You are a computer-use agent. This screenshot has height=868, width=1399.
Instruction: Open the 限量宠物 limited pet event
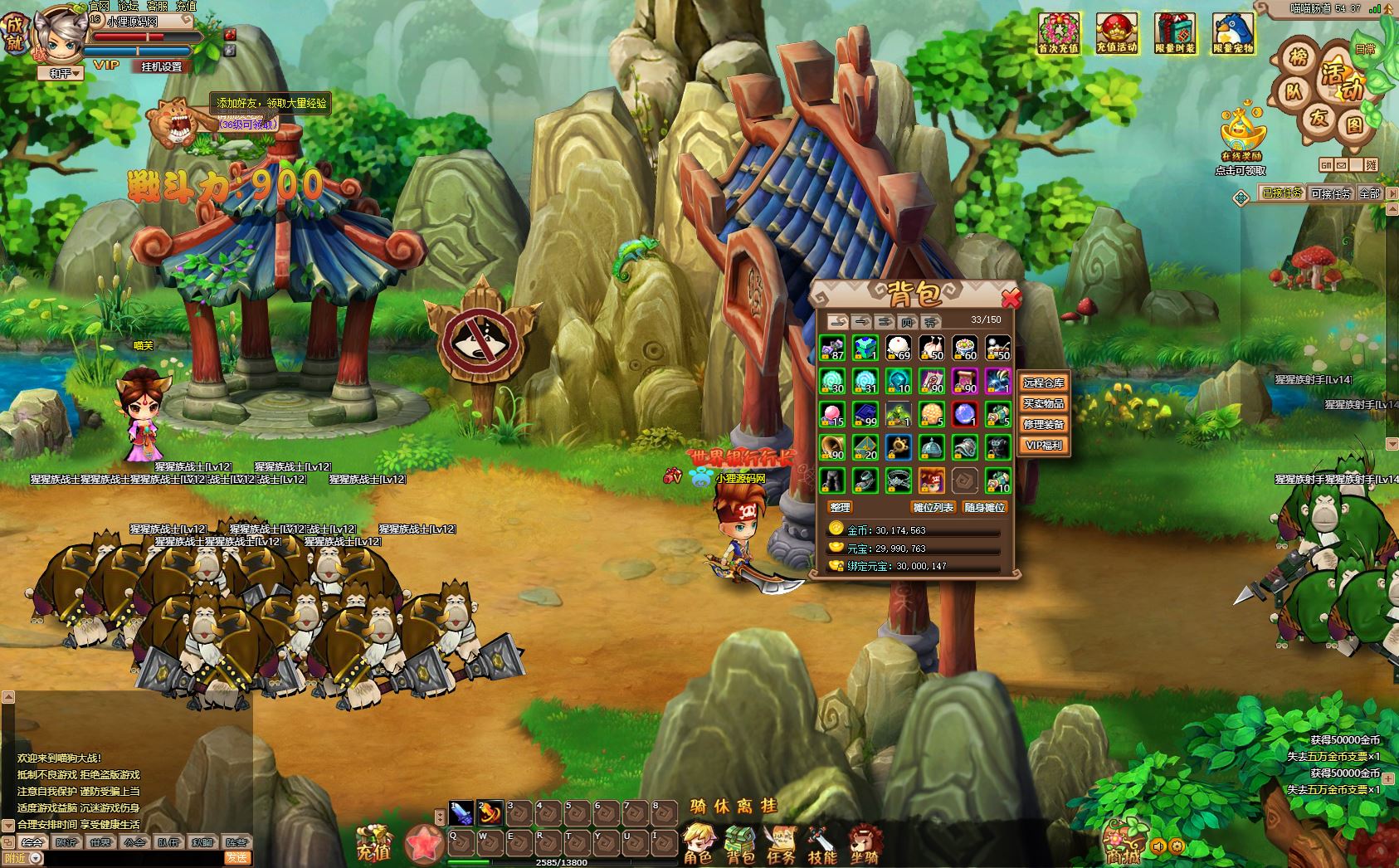pos(1233,34)
